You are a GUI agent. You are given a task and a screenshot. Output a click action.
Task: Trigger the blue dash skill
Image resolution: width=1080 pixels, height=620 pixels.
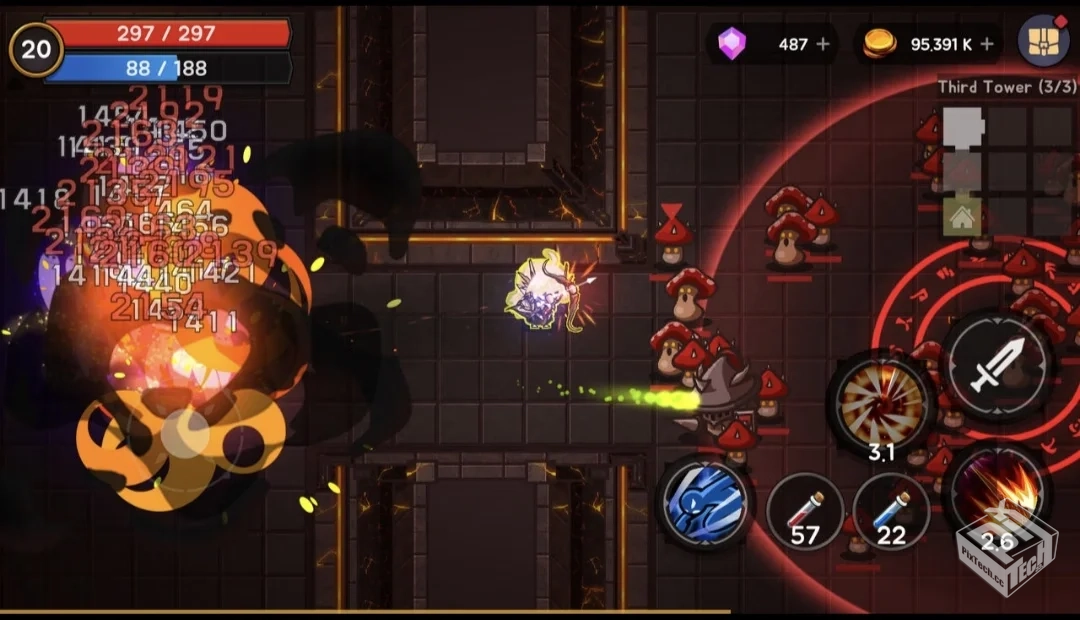[706, 501]
